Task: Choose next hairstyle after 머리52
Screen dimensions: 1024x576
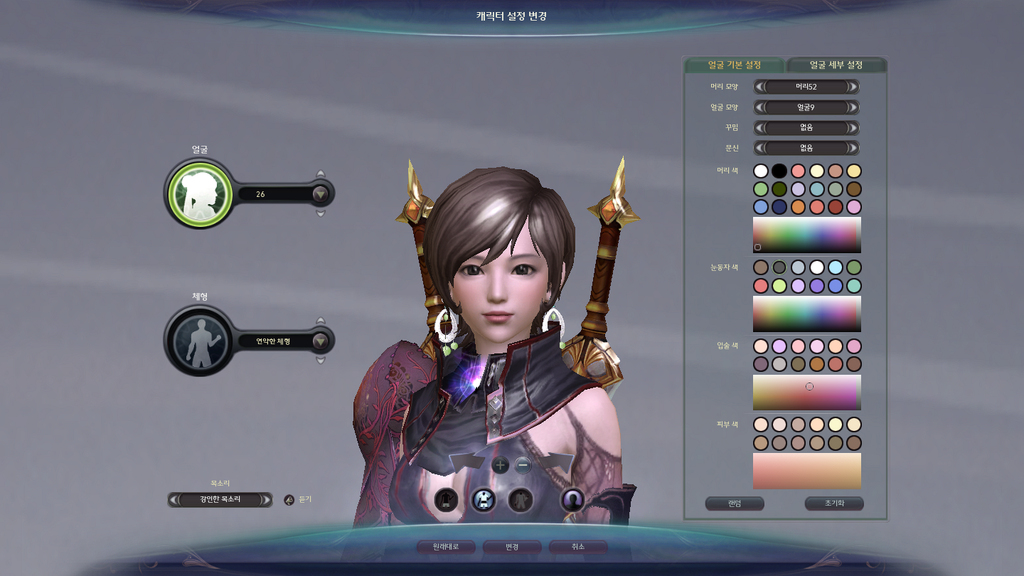Action: pyautogui.click(x=853, y=87)
